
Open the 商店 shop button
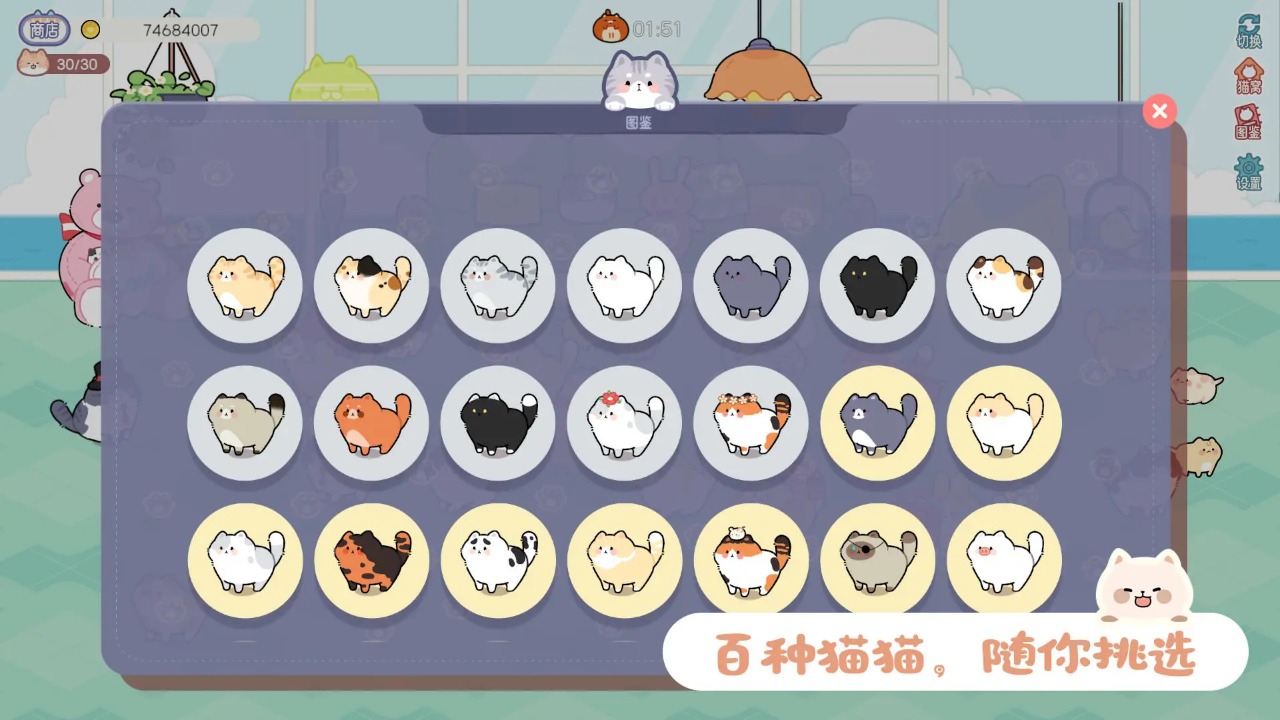(42, 28)
